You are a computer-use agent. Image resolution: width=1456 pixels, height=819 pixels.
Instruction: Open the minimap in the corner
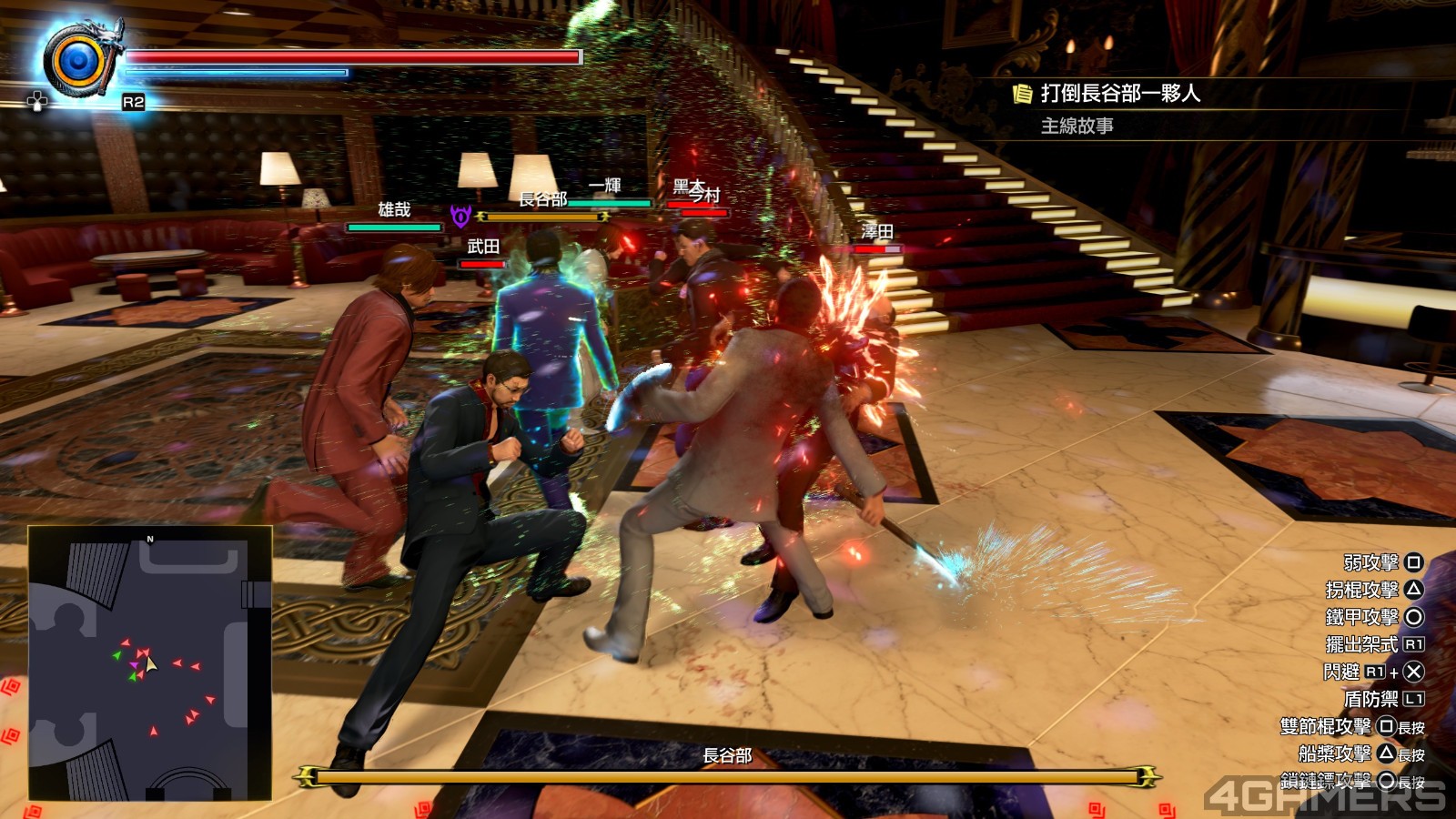[x=150, y=663]
